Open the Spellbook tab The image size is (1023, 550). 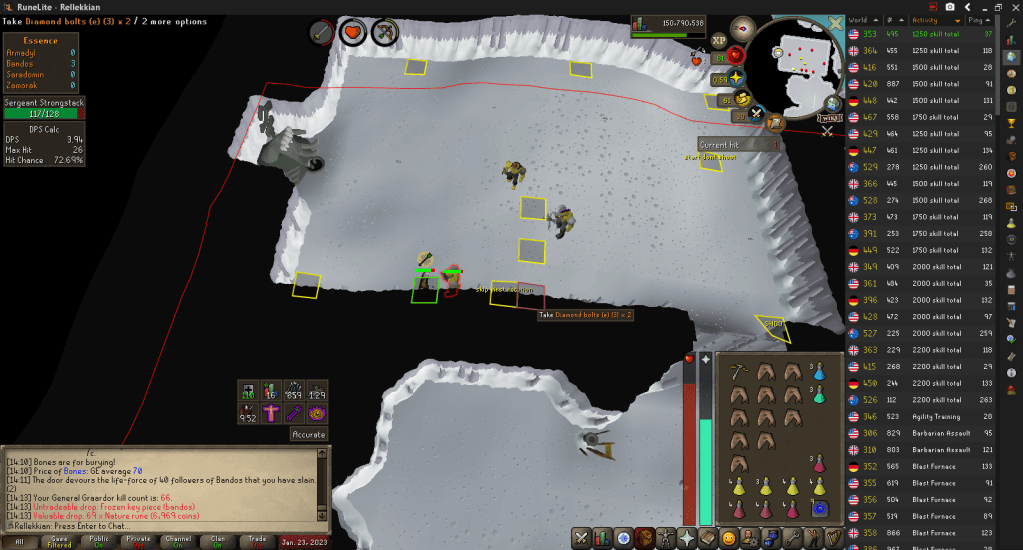click(708, 538)
